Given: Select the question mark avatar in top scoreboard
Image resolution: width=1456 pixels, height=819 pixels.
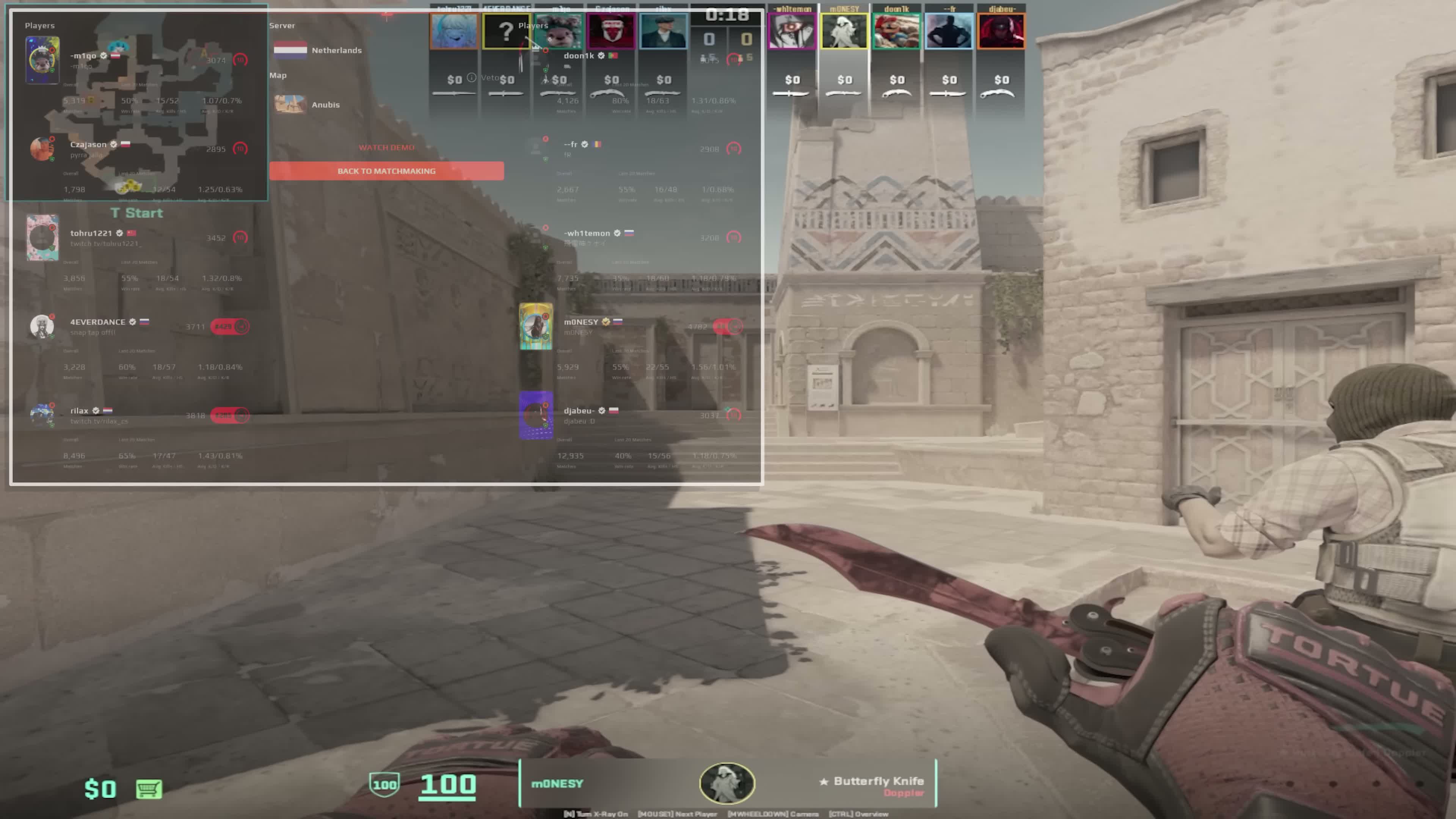Looking at the screenshot, I should click(506, 31).
